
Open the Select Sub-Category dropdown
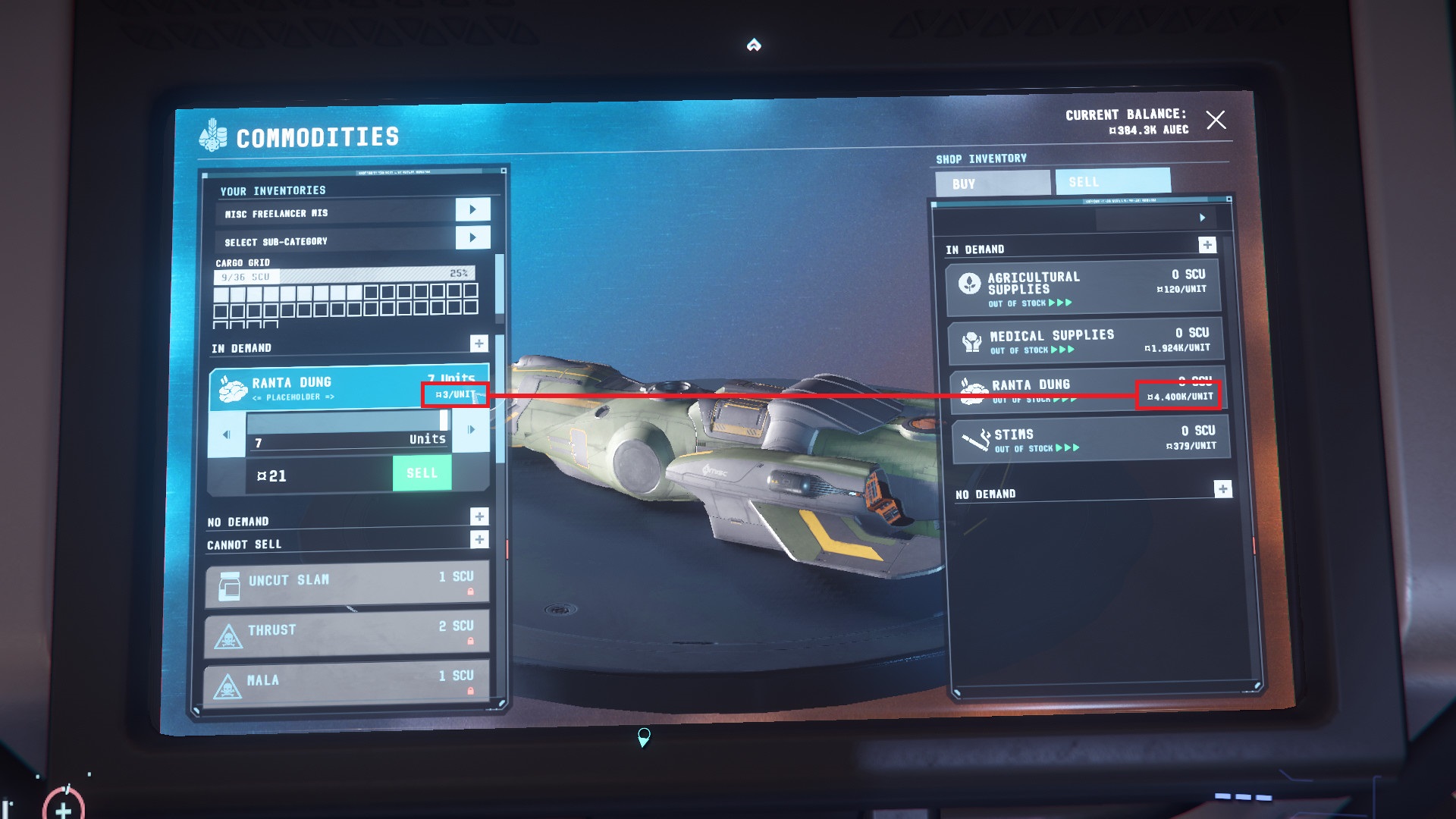click(472, 237)
